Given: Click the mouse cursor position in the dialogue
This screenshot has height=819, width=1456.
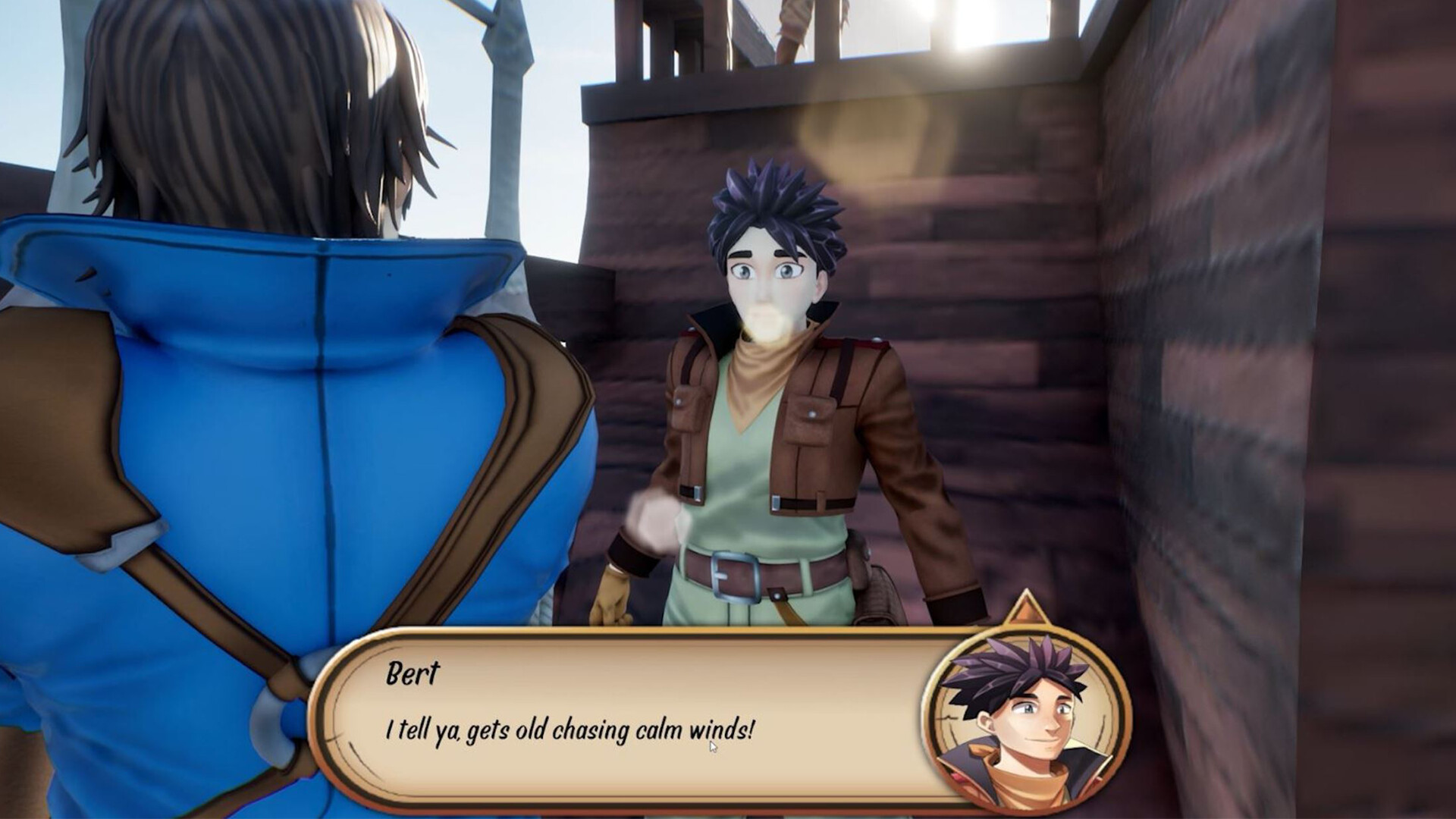Looking at the screenshot, I should pyautogui.click(x=714, y=745).
